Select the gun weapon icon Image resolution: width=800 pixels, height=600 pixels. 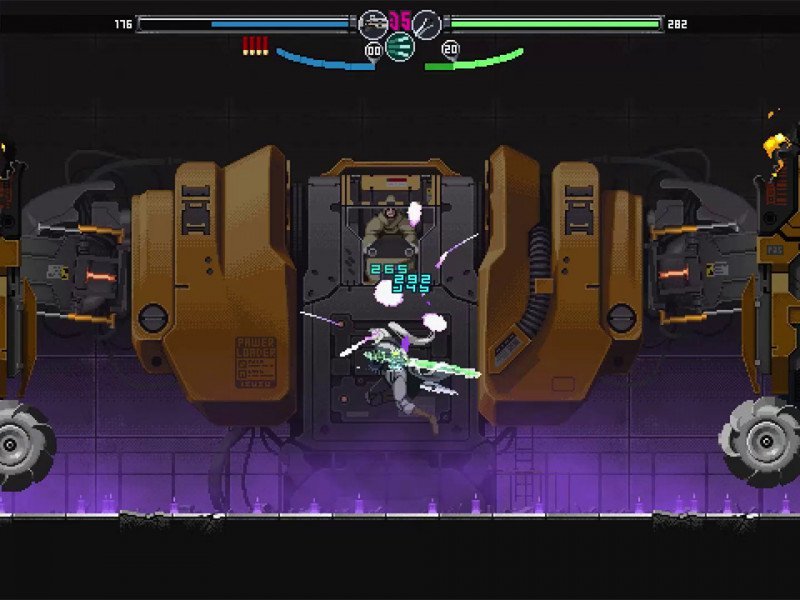point(373,24)
